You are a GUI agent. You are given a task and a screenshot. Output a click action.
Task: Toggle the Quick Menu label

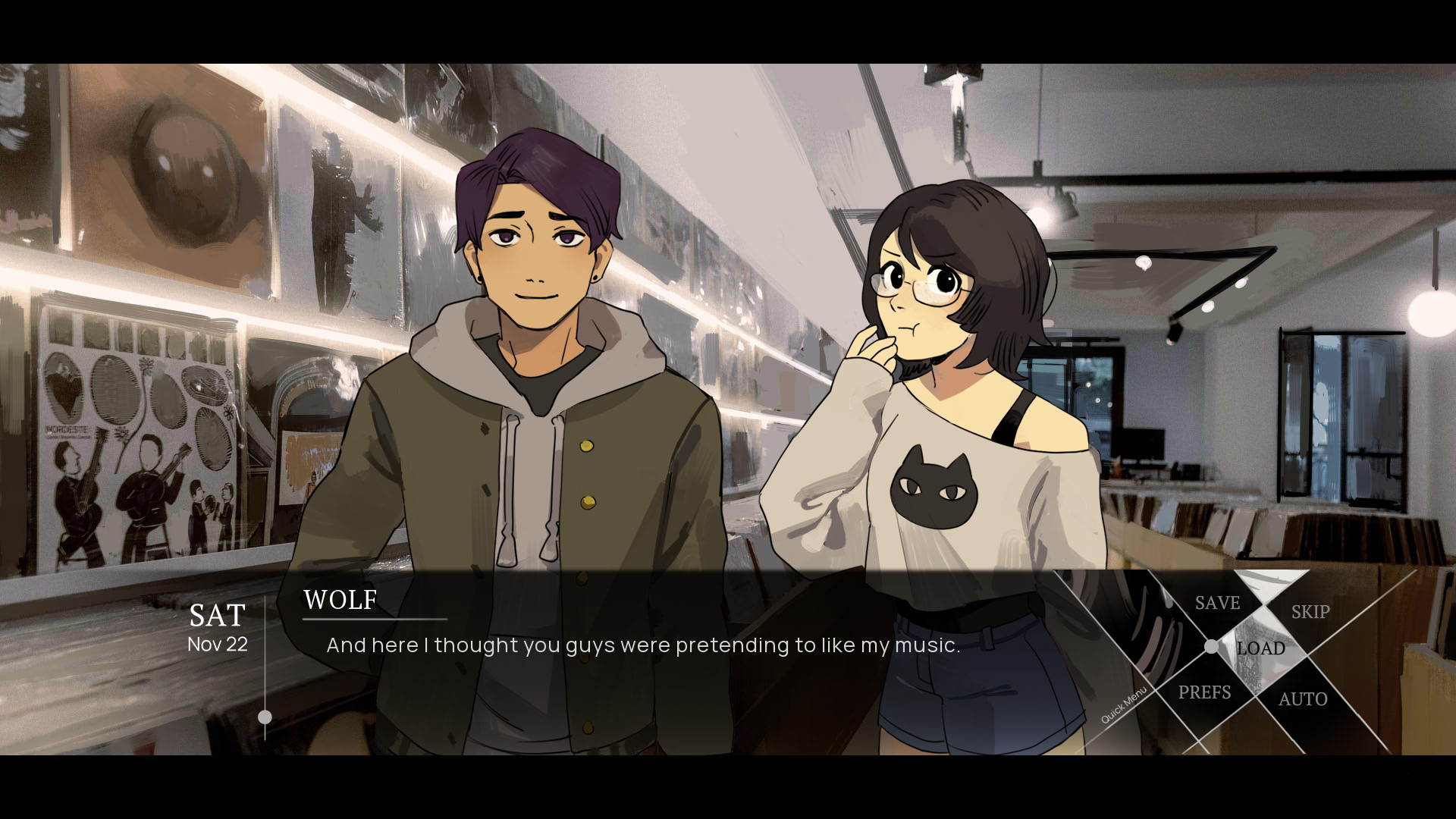click(1124, 705)
